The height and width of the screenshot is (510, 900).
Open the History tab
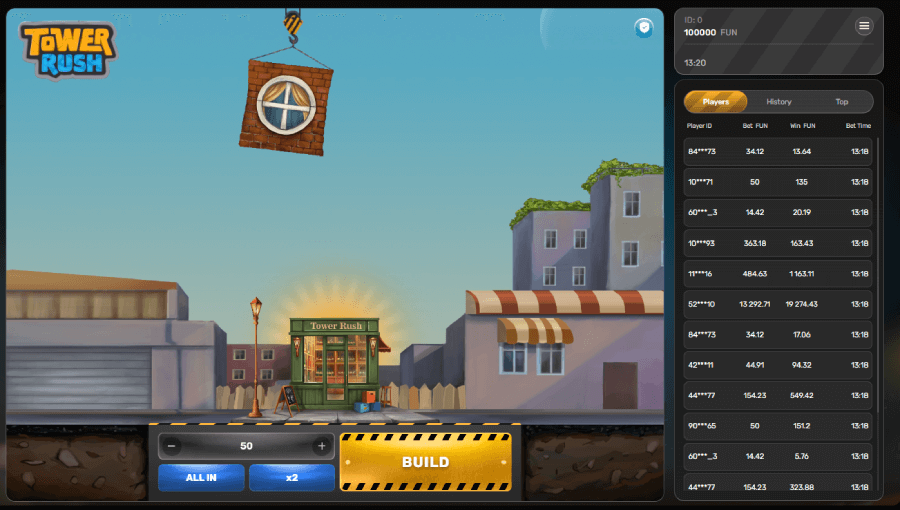pos(779,102)
